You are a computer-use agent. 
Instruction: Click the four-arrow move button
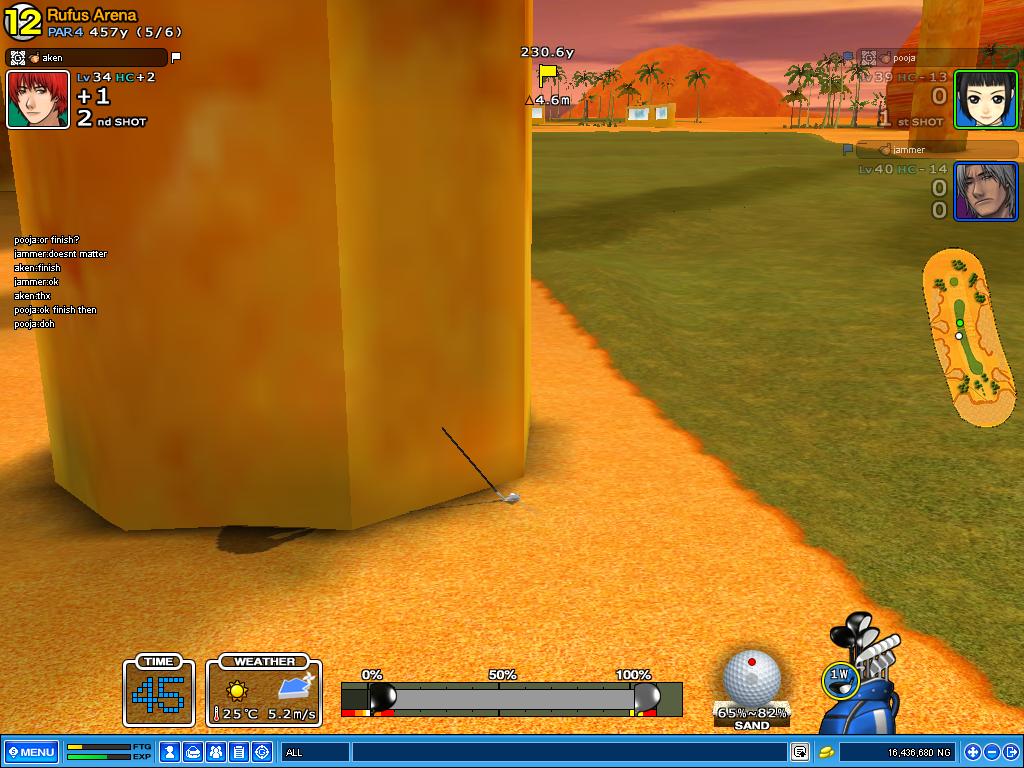(972, 752)
